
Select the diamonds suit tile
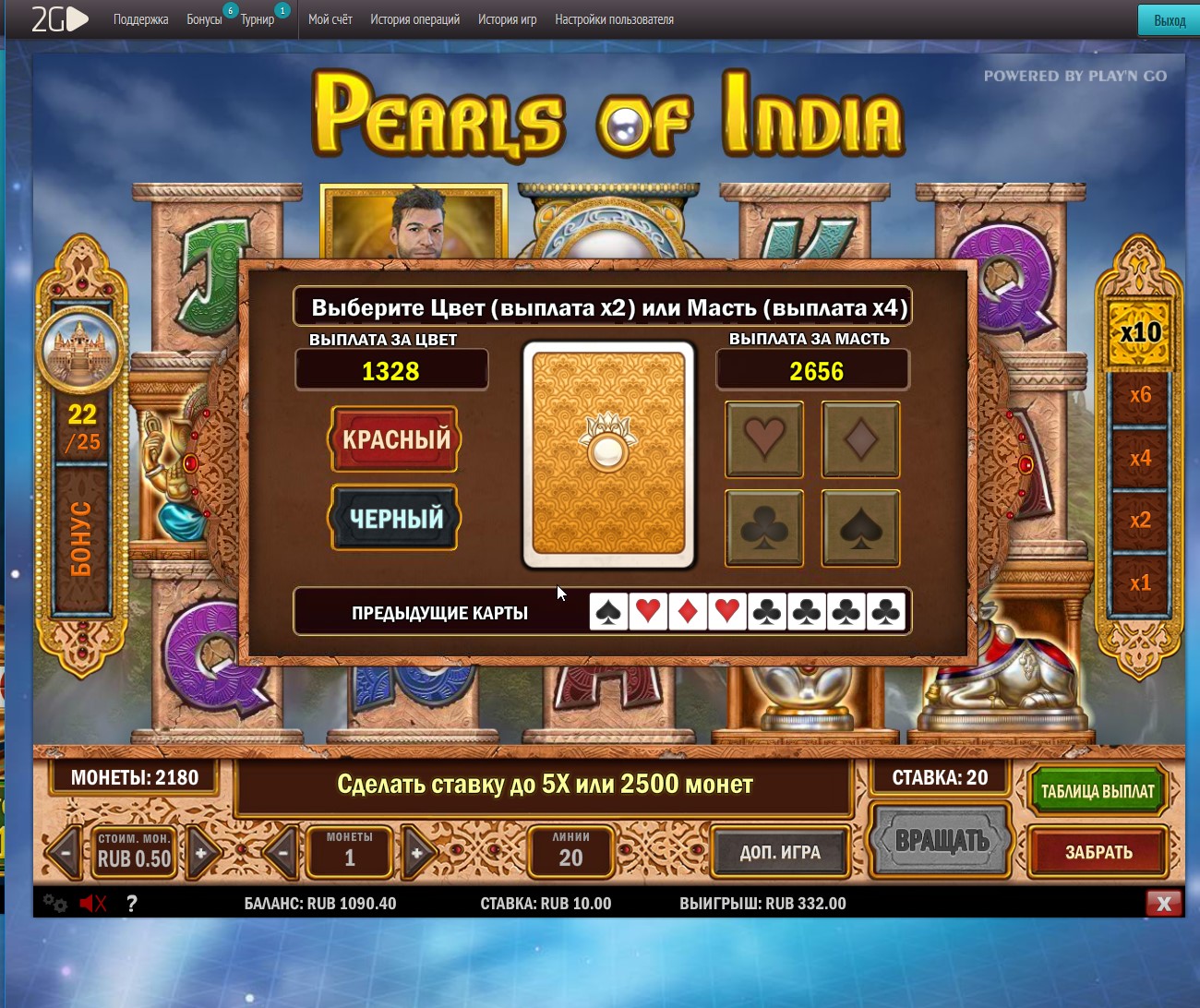coord(860,438)
